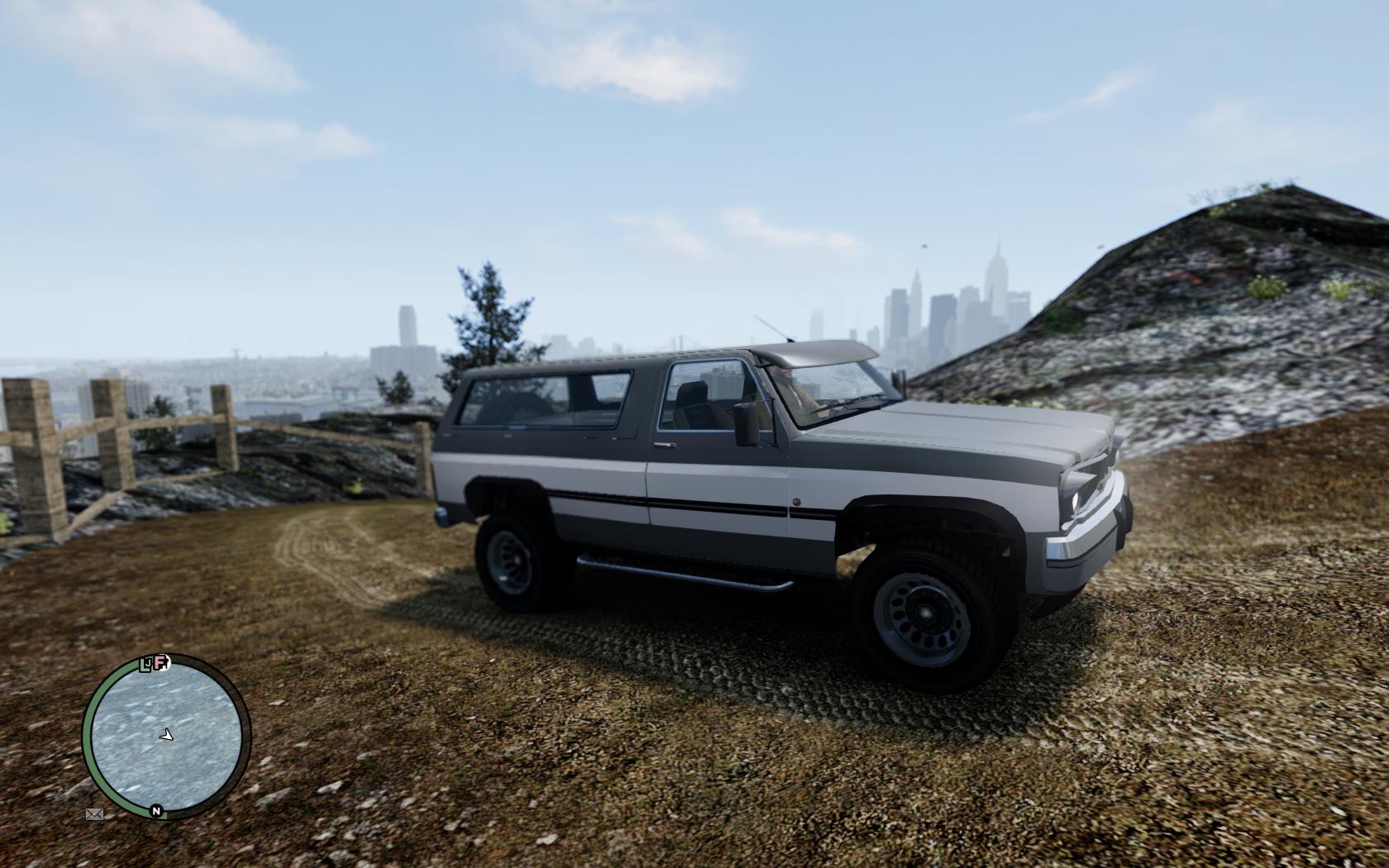Select the green LJ blip on the radar
This screenshot has width=1389, height=868.
pos(147,664)
